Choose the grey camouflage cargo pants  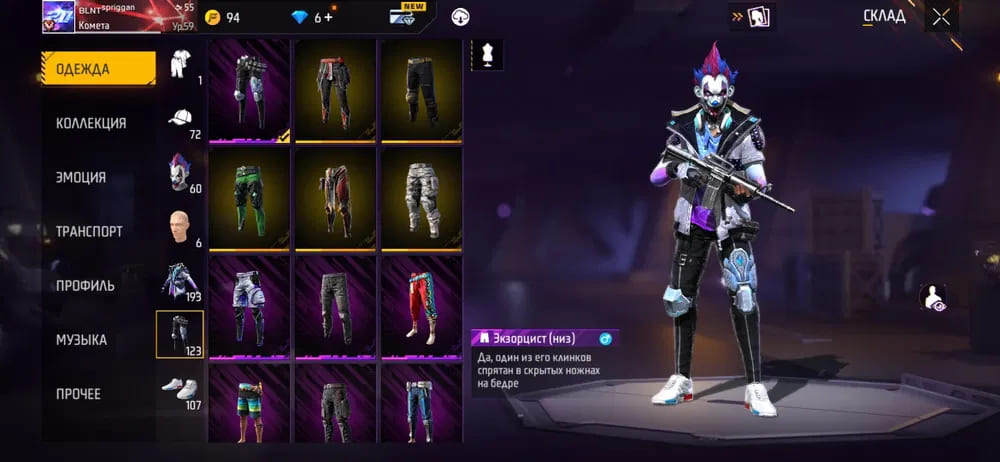click(x=421, y=198)
